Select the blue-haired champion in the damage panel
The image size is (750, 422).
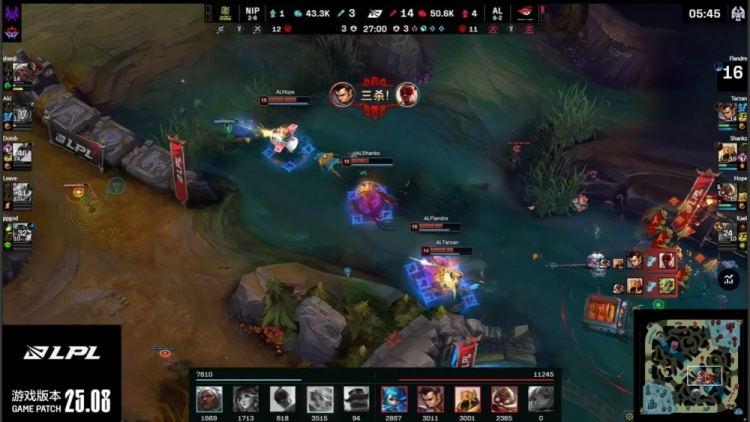pyautogui.click(x=394, y=397)
